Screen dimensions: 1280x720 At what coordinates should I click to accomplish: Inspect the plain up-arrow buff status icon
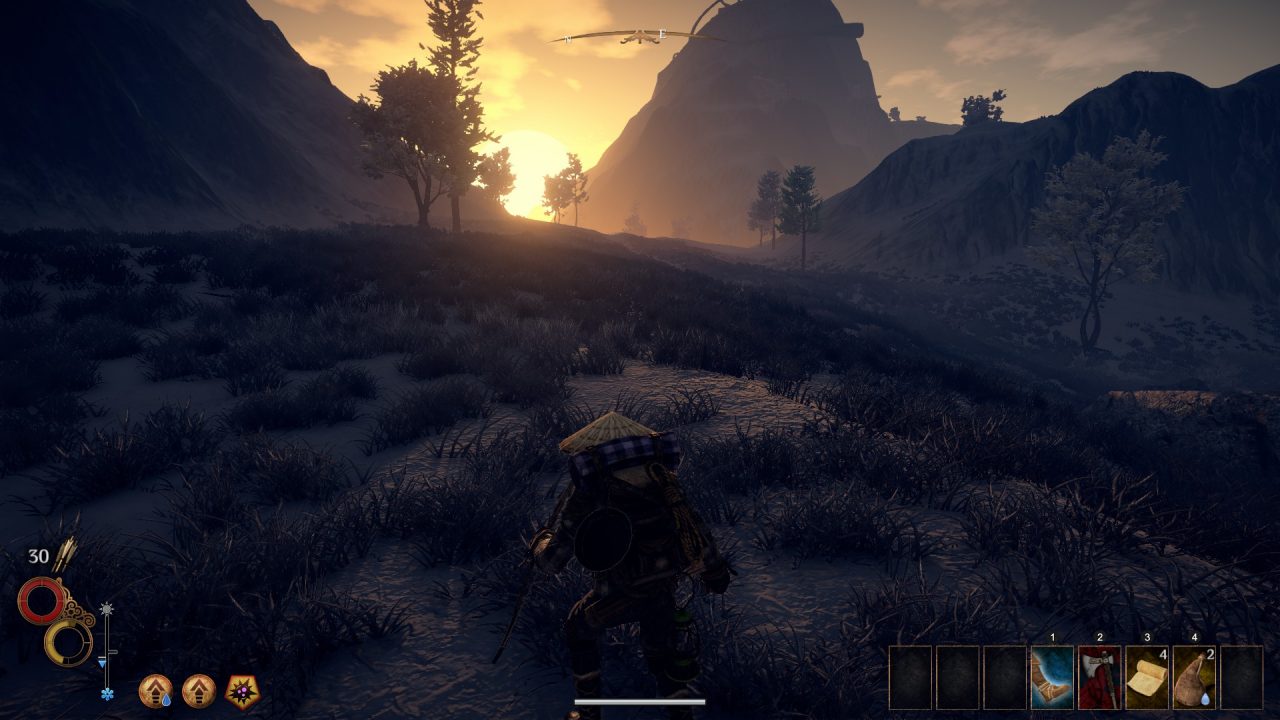[x=199, y=690]
